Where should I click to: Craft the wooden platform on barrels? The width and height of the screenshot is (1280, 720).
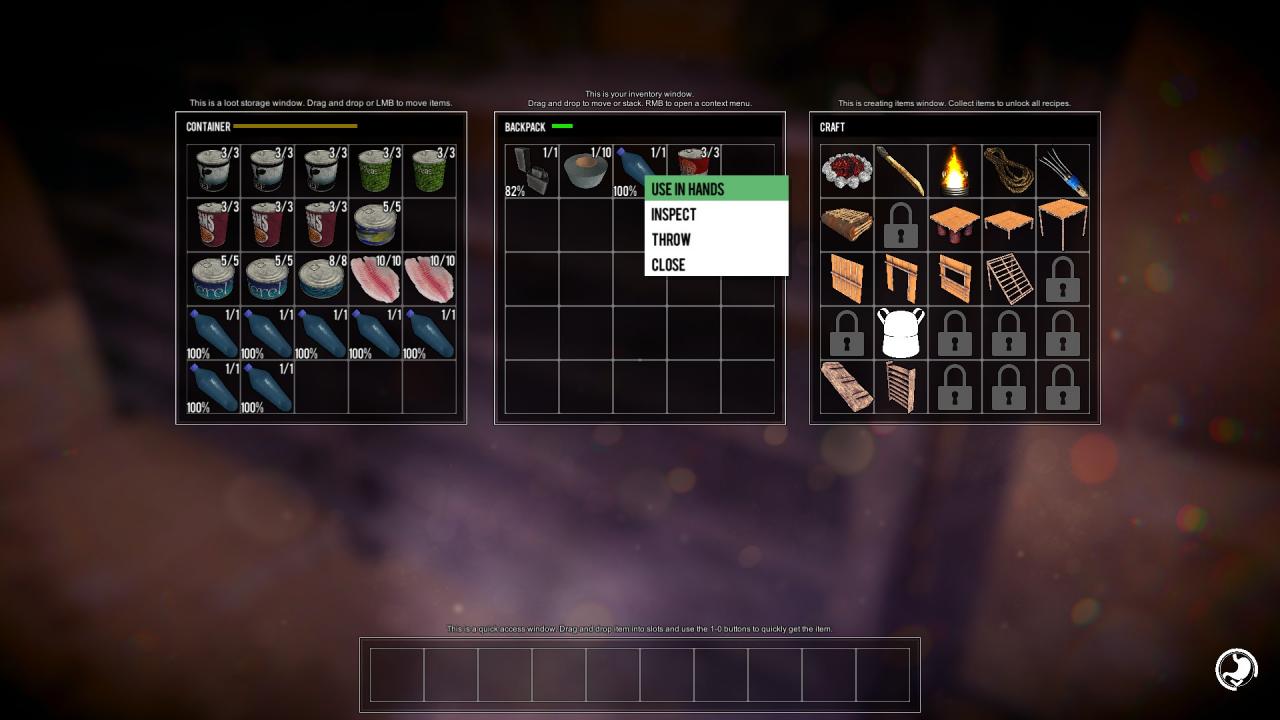point(954,225)
